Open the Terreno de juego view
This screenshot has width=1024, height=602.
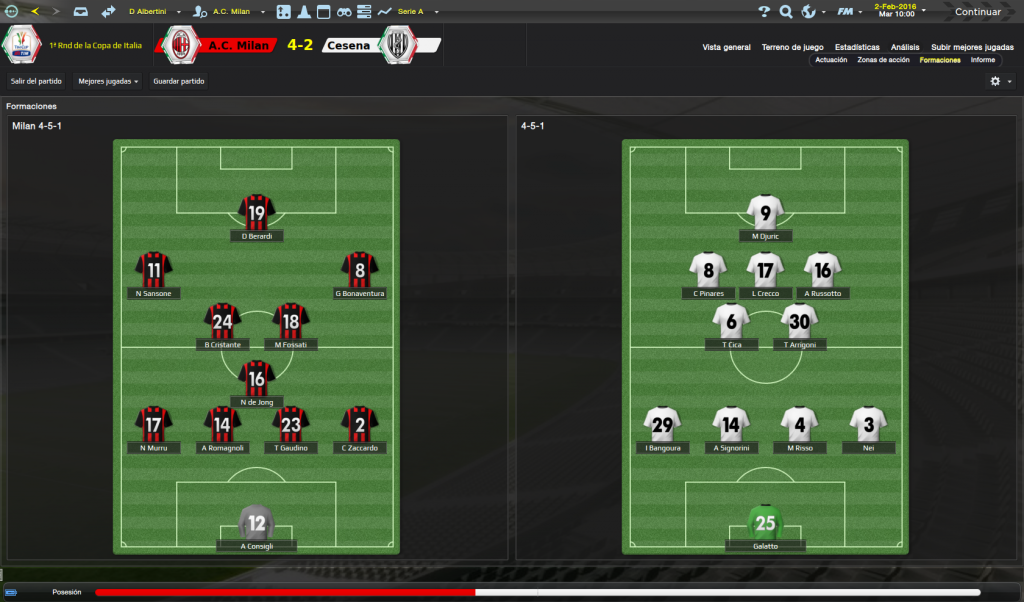792,47
